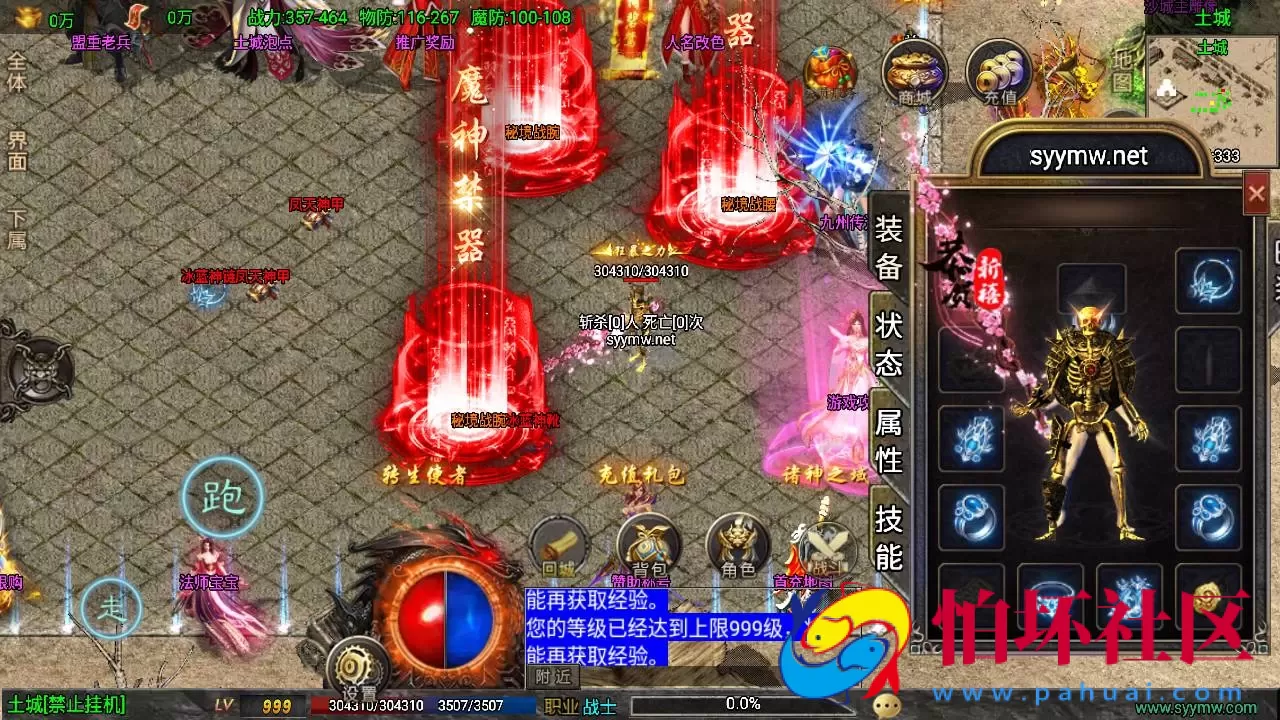
Task: Toggle 跑 run movement mode
Action: 223,495
